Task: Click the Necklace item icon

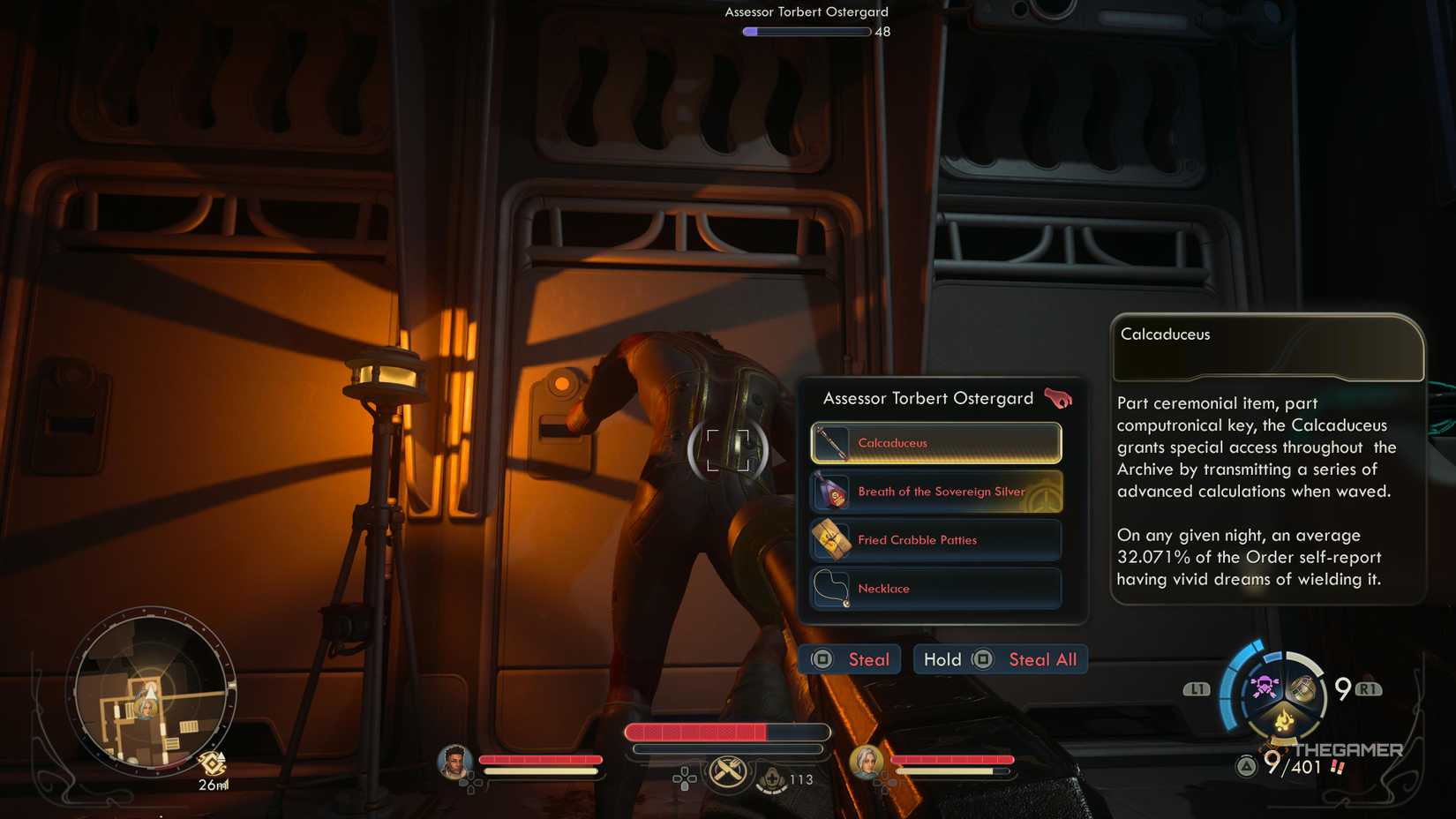Action: [832, 588]
